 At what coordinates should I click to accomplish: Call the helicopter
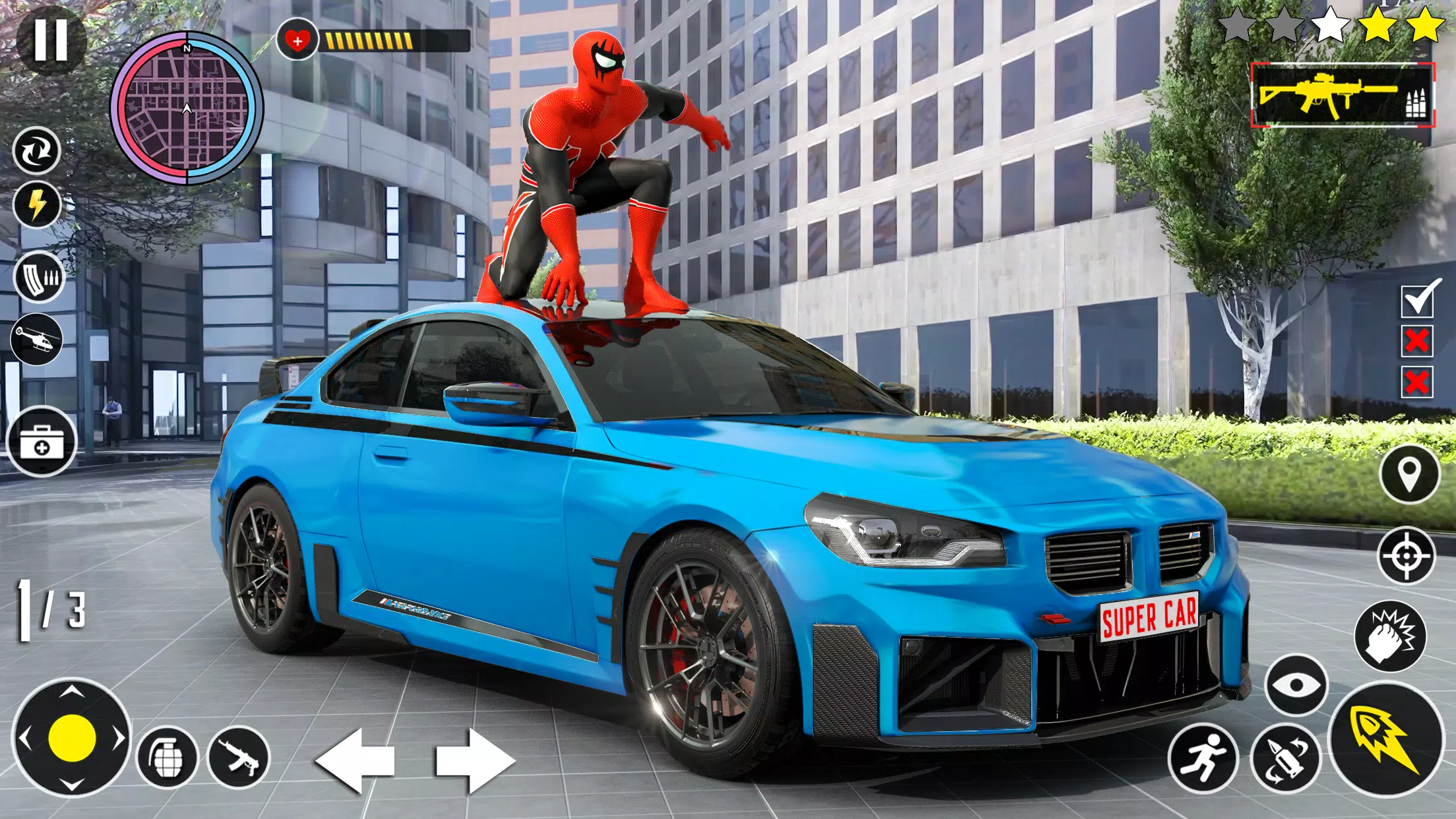point(37,339)
